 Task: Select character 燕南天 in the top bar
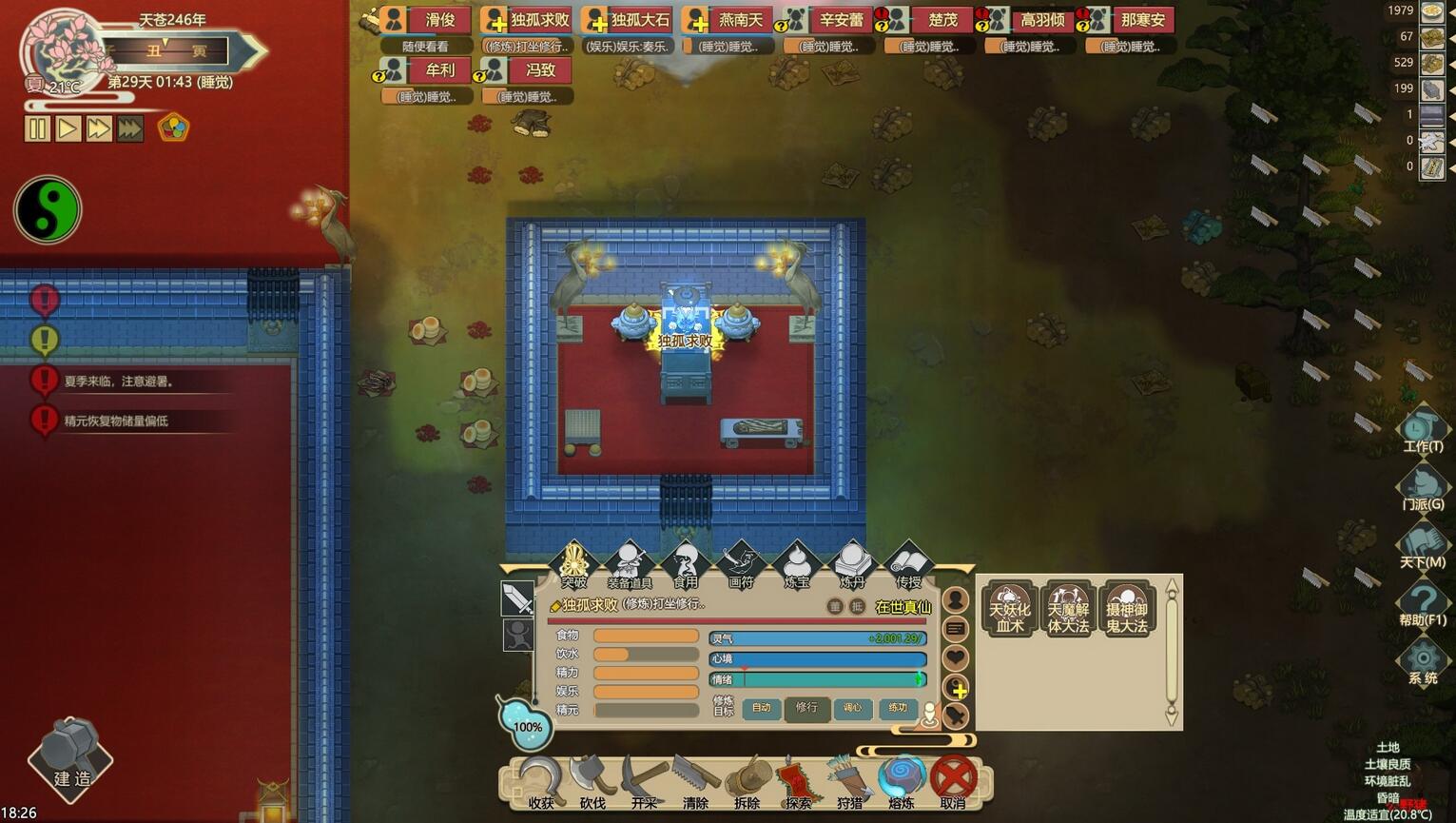730,20
